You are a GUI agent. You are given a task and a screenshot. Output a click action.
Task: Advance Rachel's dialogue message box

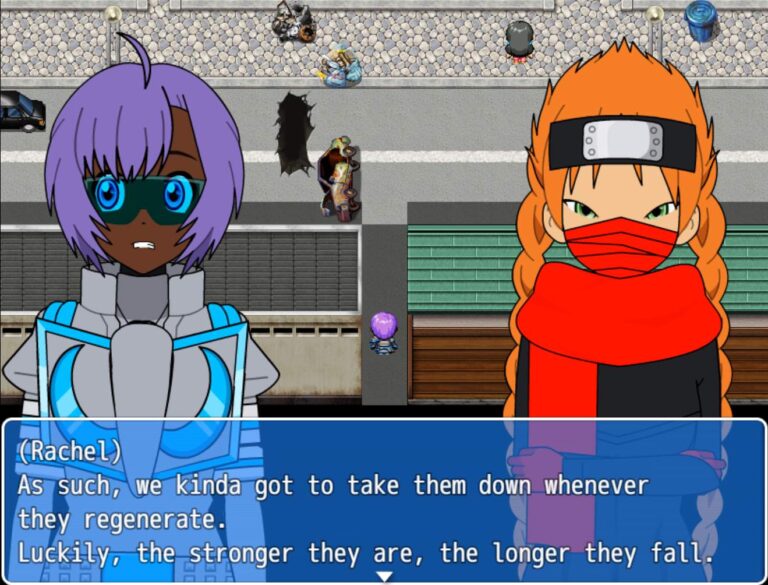(x=384, y=500)
